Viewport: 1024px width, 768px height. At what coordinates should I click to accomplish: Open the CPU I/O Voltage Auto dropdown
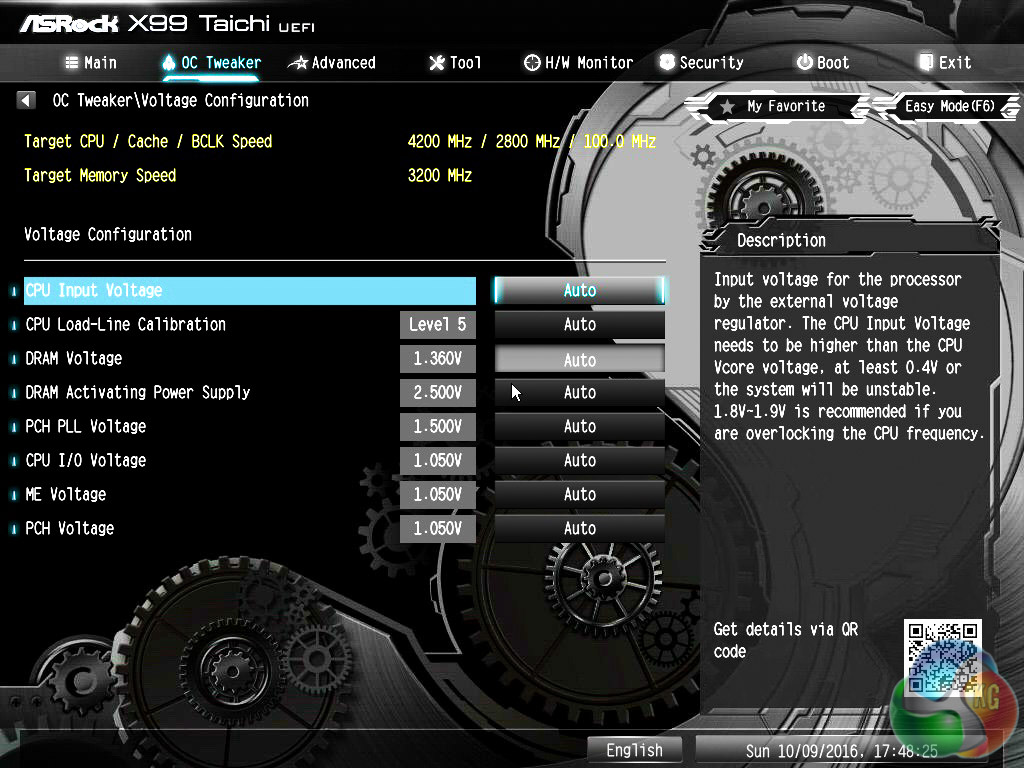click(x=579, y=460)
